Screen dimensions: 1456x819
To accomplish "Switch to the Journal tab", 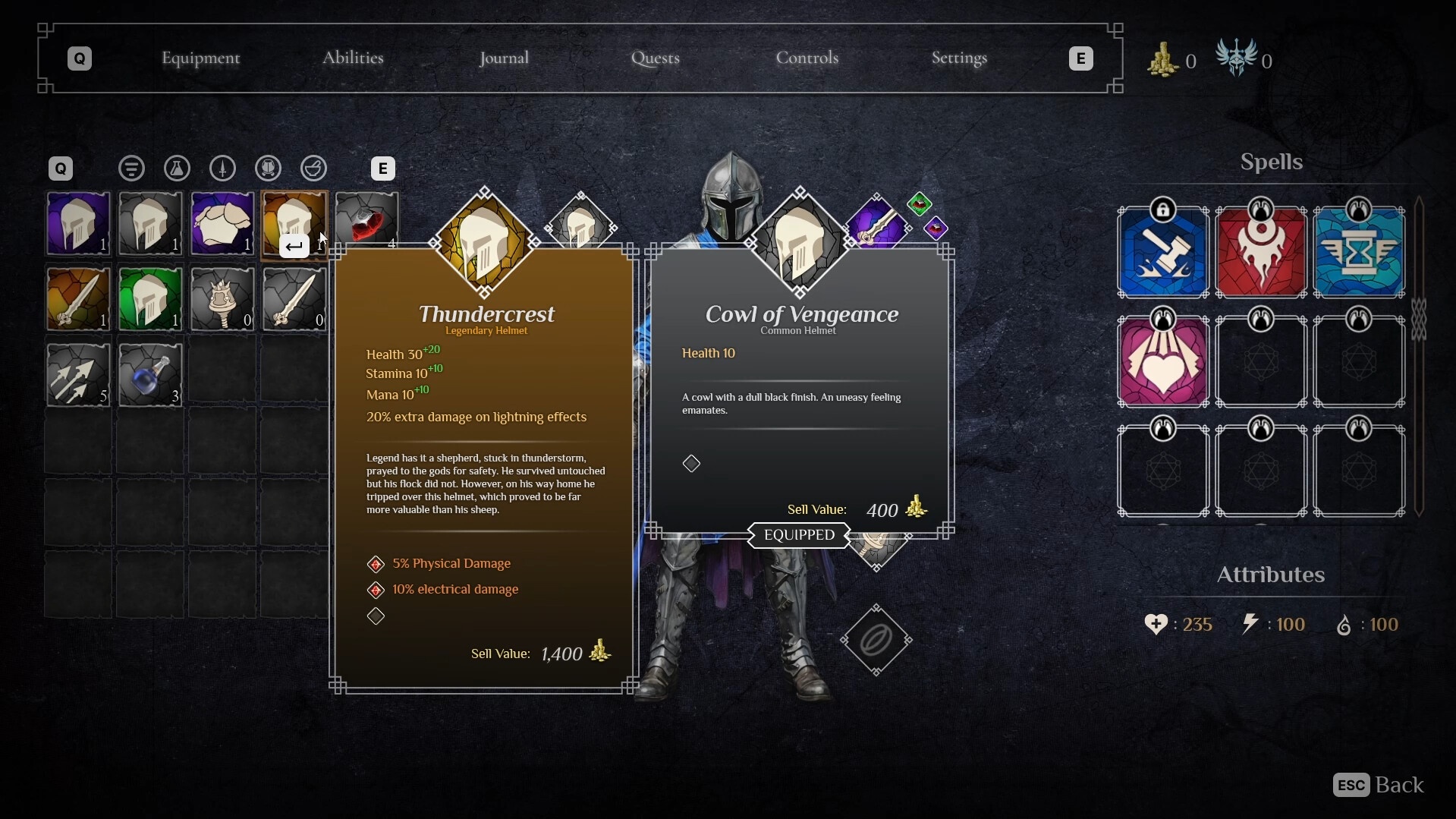I will pyautogui.click(x=504, y=58).
